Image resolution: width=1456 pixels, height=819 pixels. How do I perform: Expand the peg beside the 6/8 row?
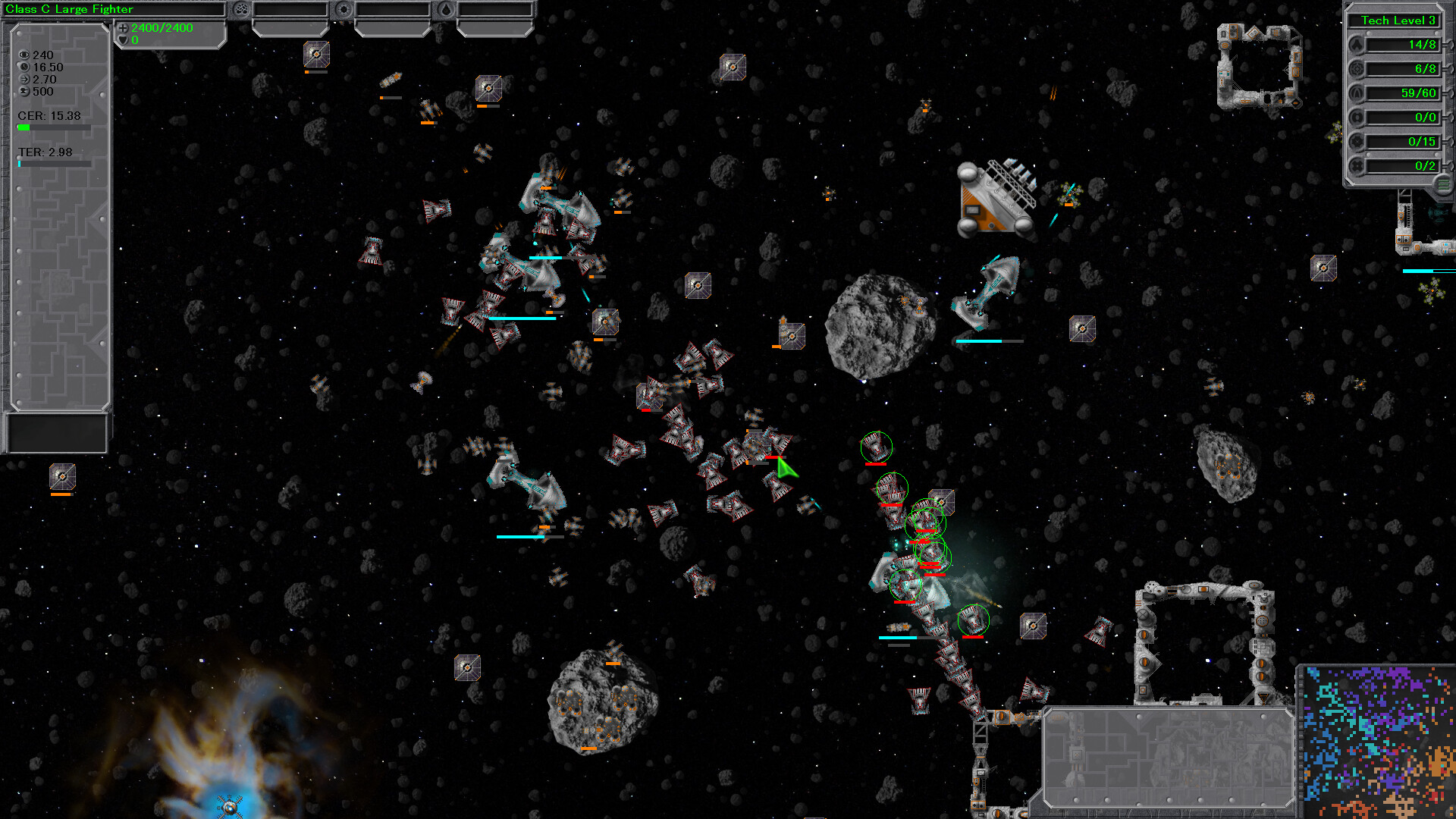[x=1451, y=68]
